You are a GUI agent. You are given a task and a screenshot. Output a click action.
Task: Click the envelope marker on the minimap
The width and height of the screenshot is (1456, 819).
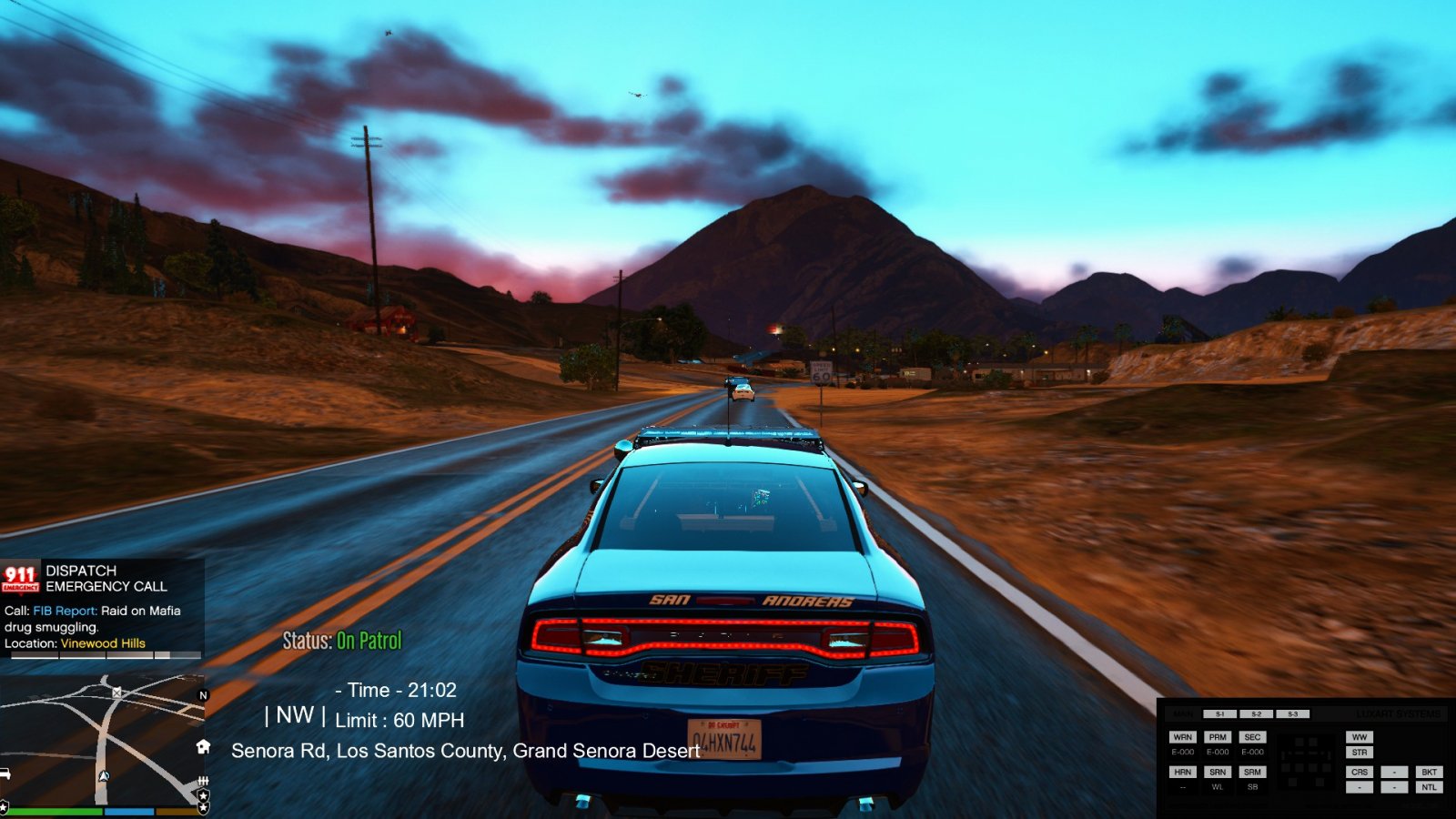click(116, 693)
